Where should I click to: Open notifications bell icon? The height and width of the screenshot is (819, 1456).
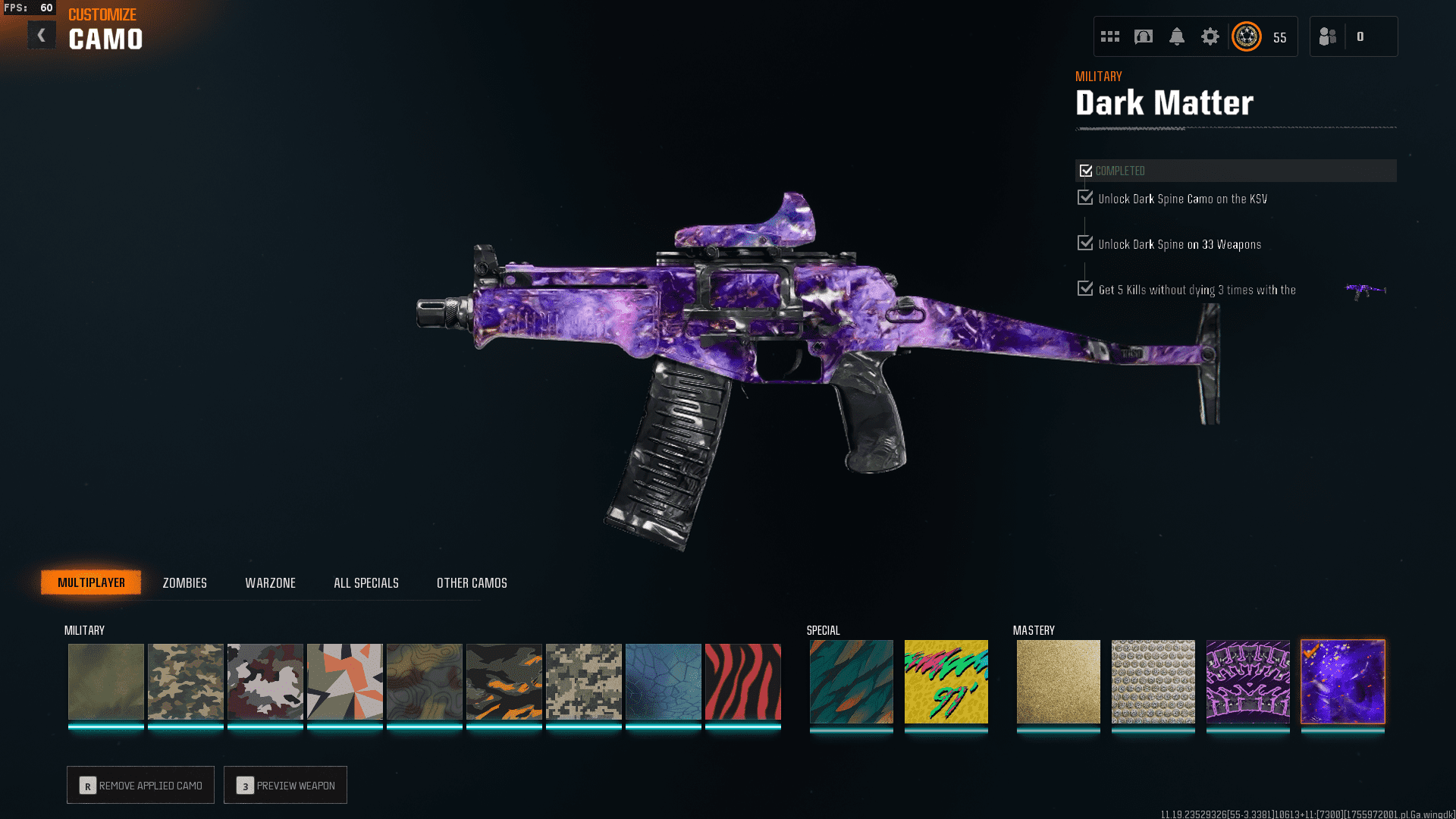1176,36
